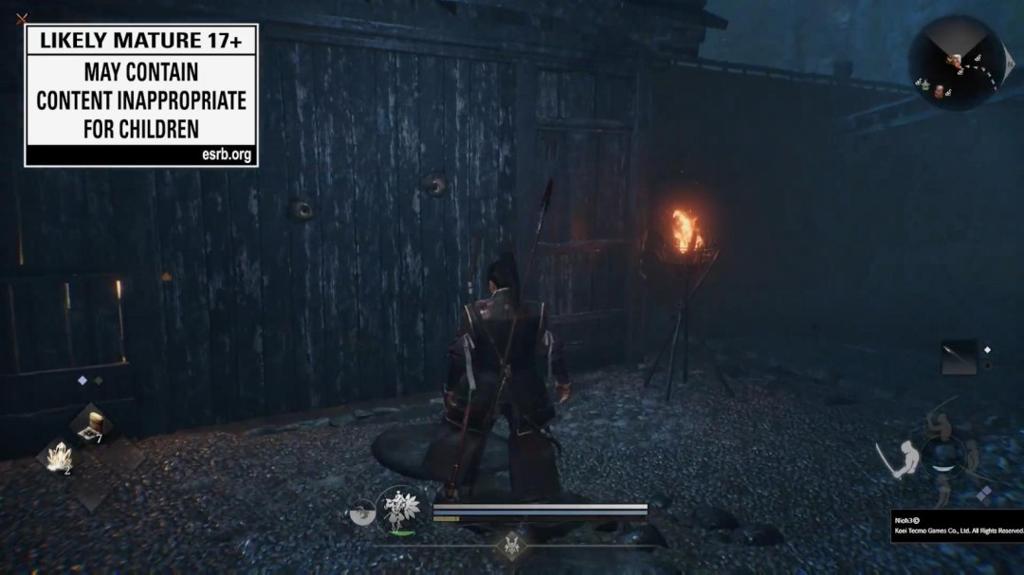Select the small half-filled circular gauge icon
Viewport: 1024px width, 575px height.
click(x=362, y=512)
